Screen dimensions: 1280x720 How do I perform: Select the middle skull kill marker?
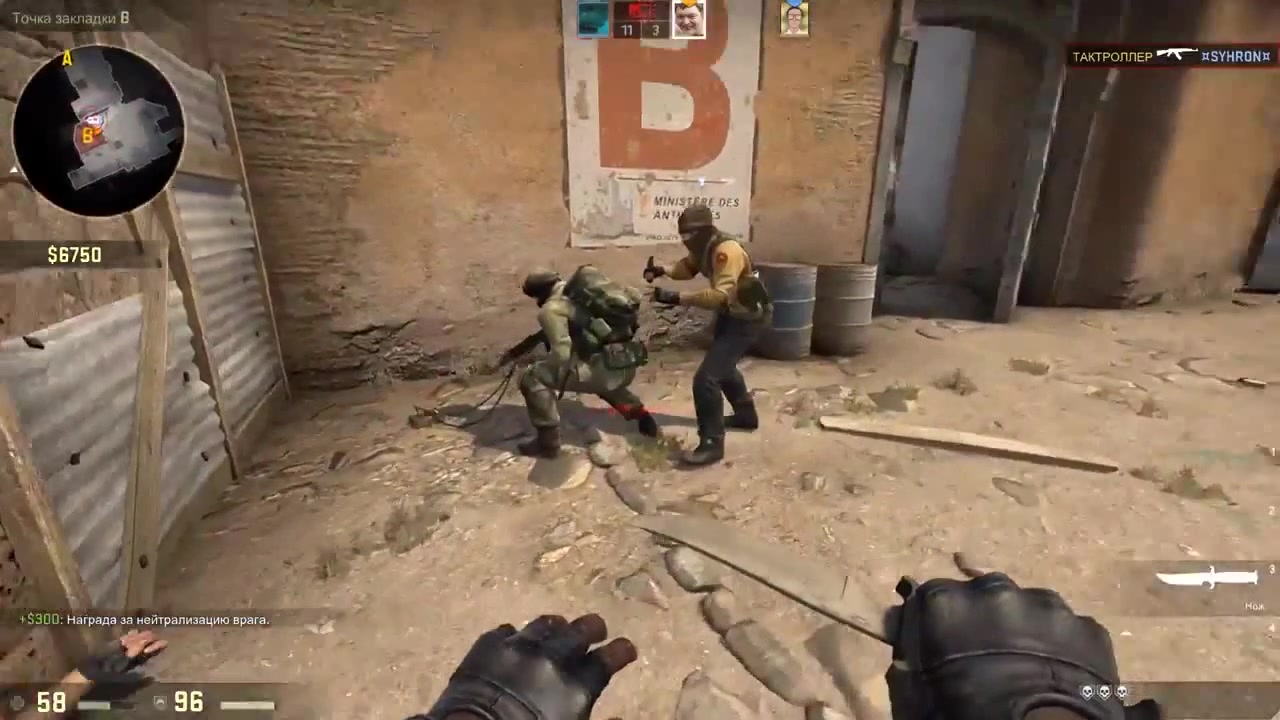click(1104, 691)
